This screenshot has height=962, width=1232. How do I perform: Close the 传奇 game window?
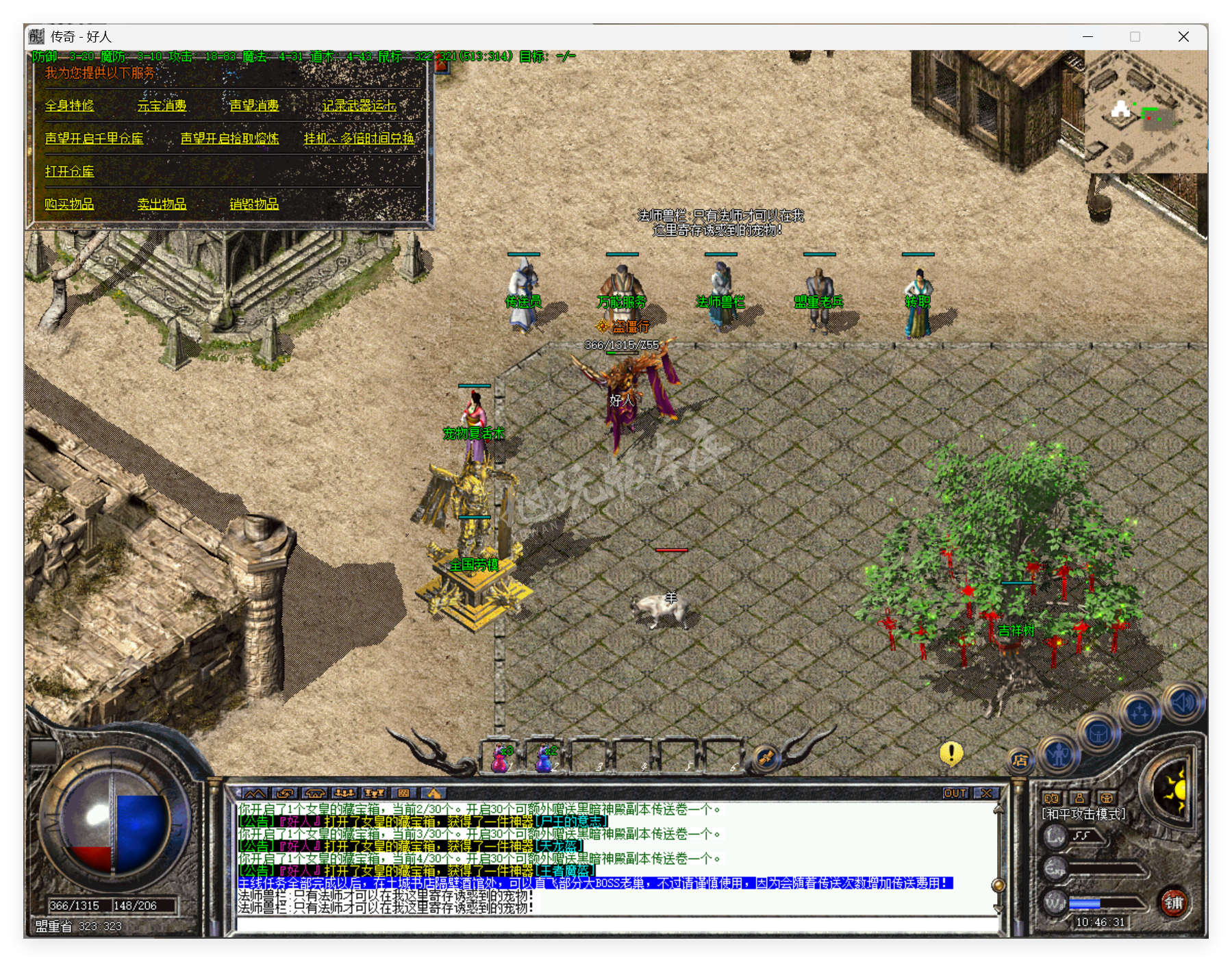click(1183, 37)
